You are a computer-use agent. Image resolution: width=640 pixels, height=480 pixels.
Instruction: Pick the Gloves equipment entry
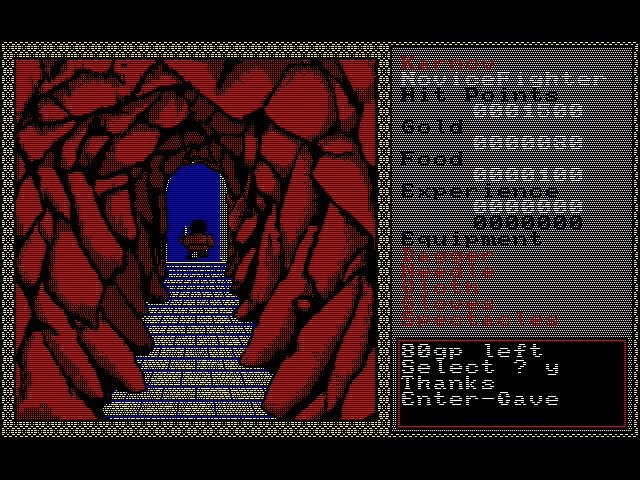(x=448, y=304)
